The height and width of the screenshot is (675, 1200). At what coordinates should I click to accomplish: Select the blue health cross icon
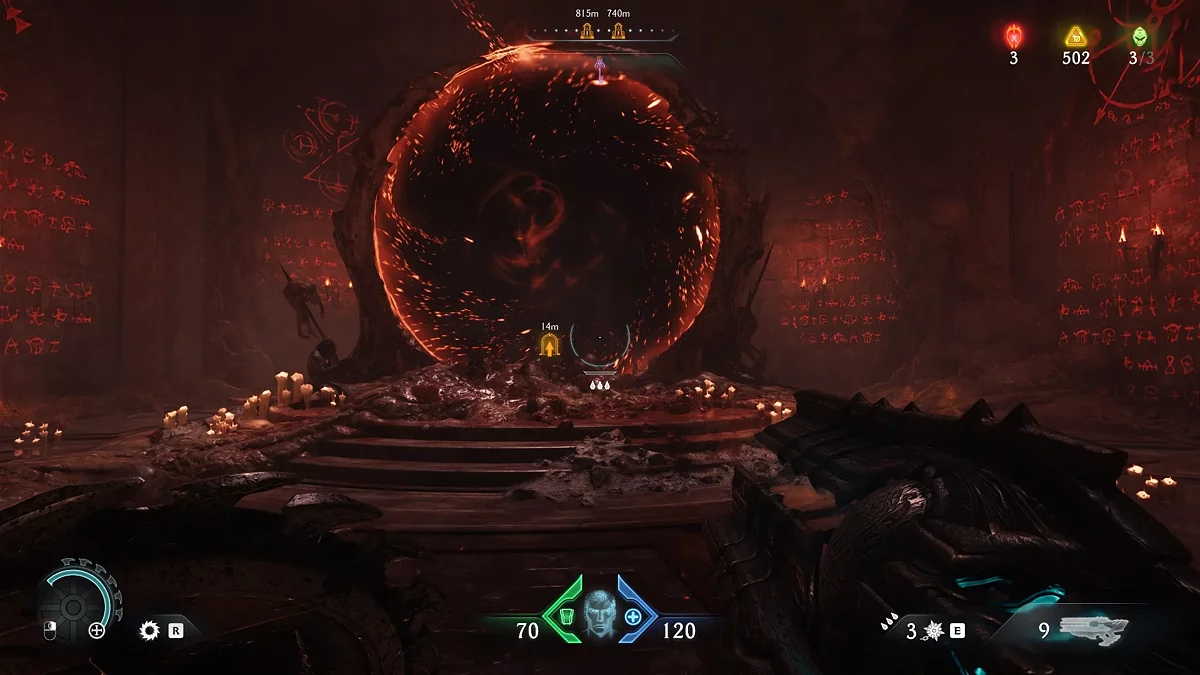point(633,616)
